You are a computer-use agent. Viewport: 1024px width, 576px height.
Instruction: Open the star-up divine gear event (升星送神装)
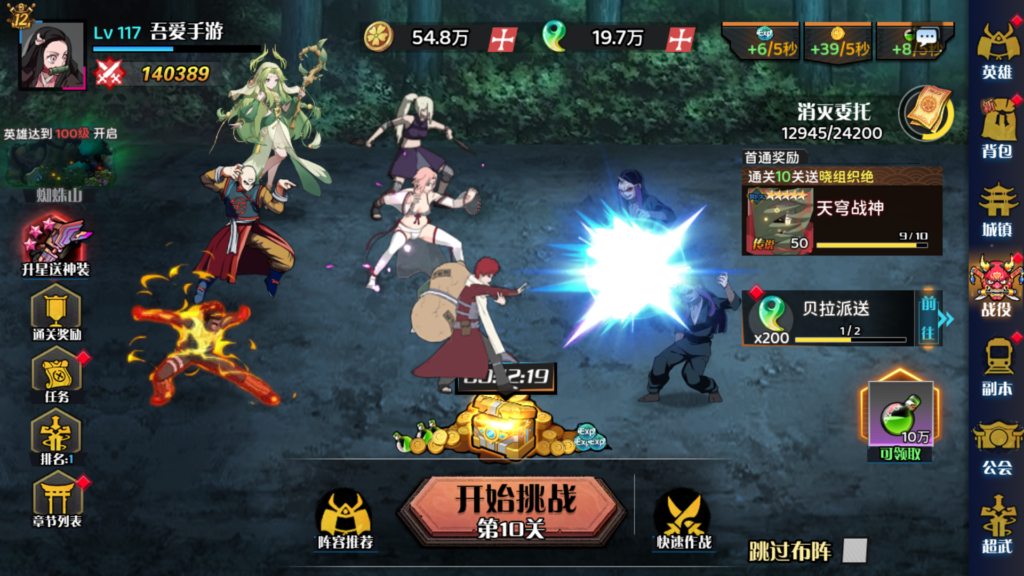click(56, 245)
